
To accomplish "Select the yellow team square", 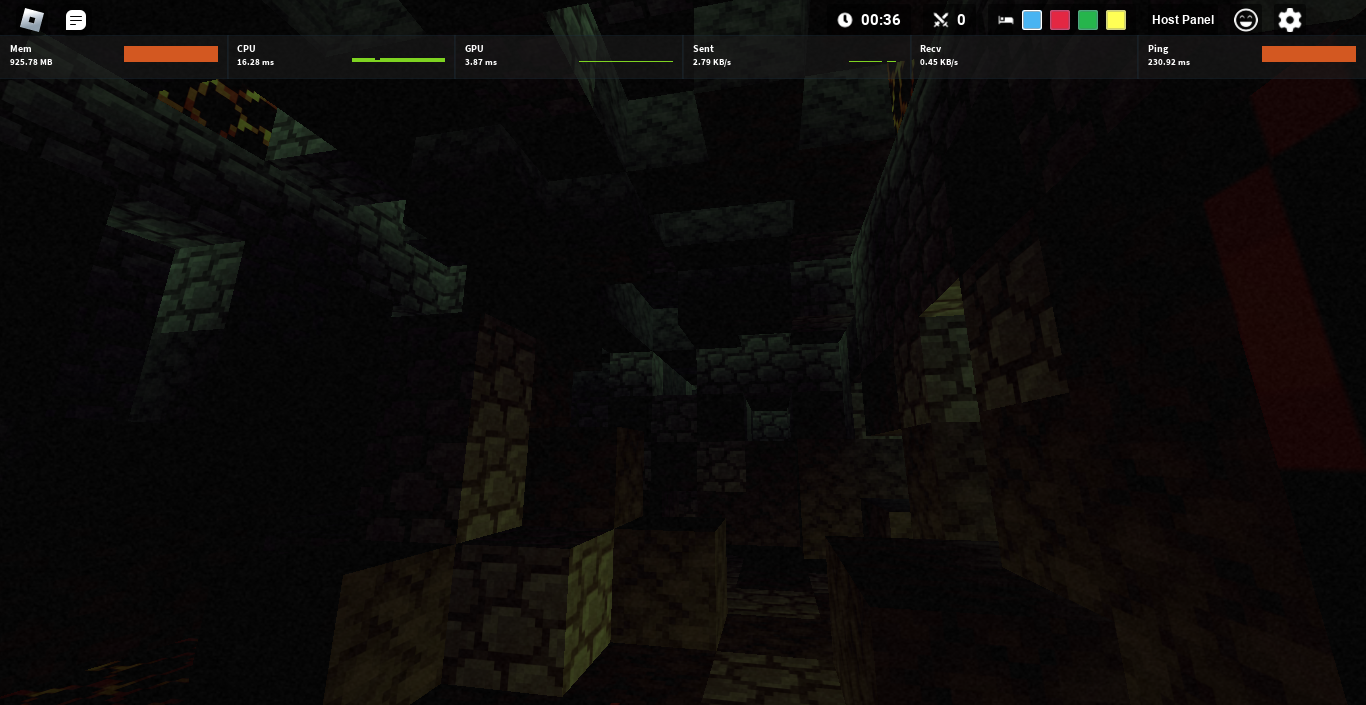I will [1116, 20].
